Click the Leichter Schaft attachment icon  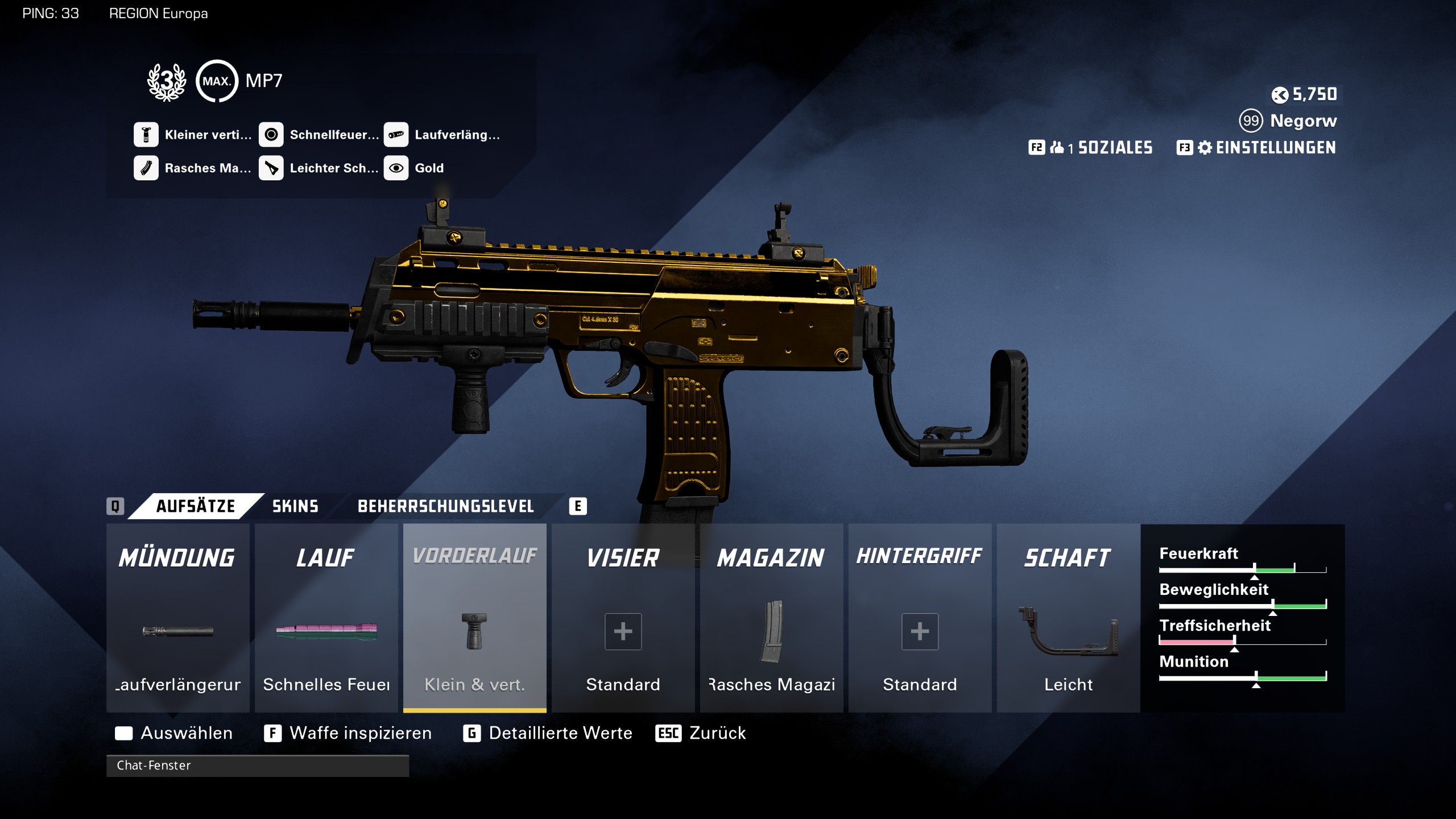point(272,168)
